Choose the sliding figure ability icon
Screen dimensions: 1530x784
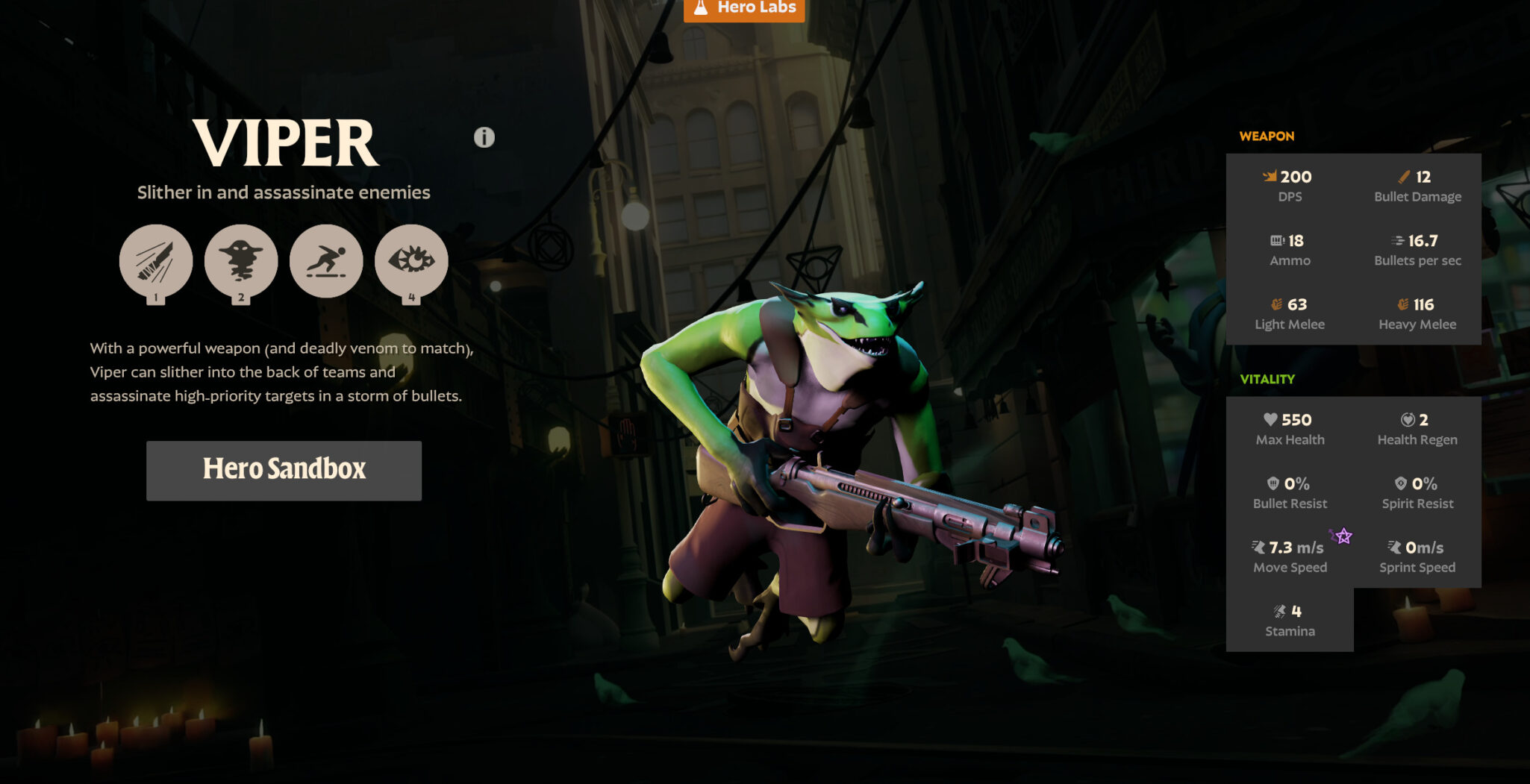tap(326, 261)
